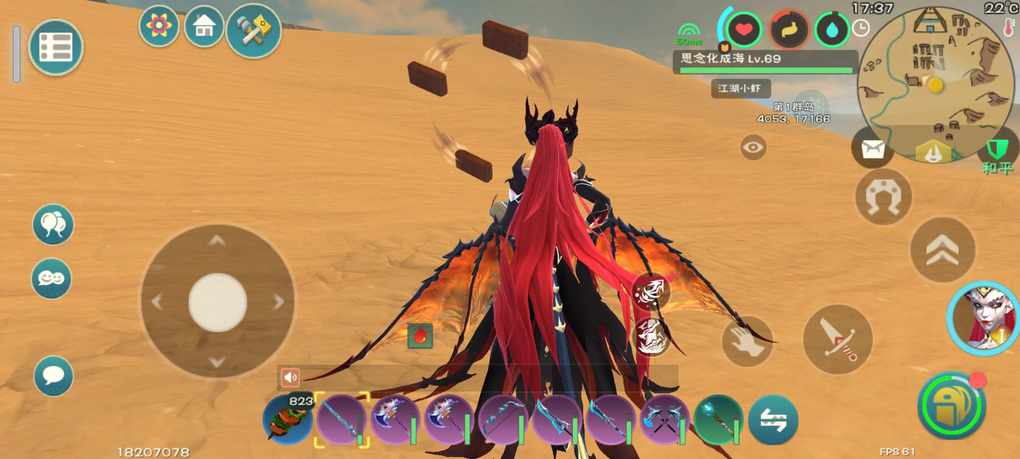Tap the balloons icon button

(52, 224)
